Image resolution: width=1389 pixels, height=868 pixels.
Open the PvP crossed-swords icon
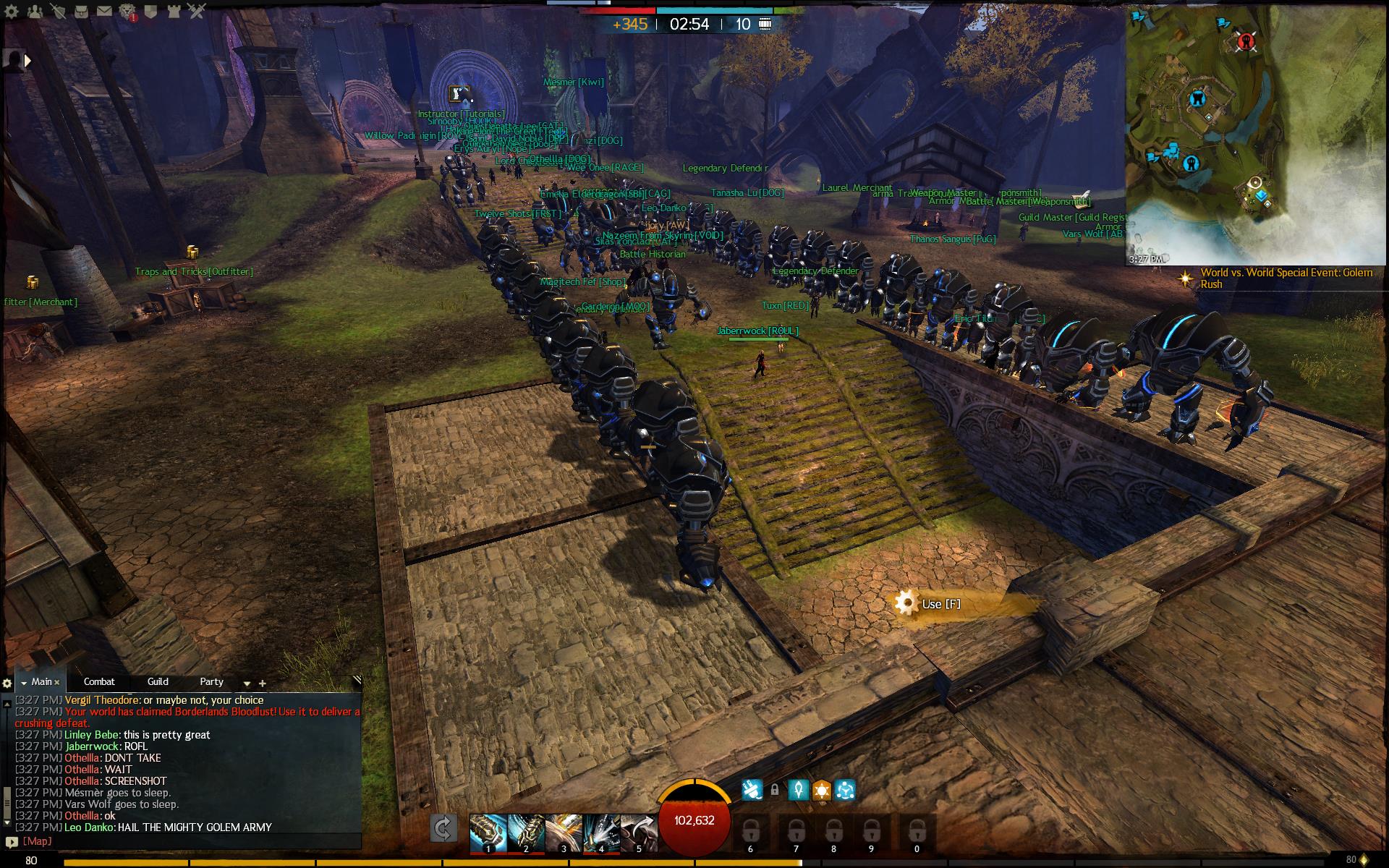click(x=197, y=11)
